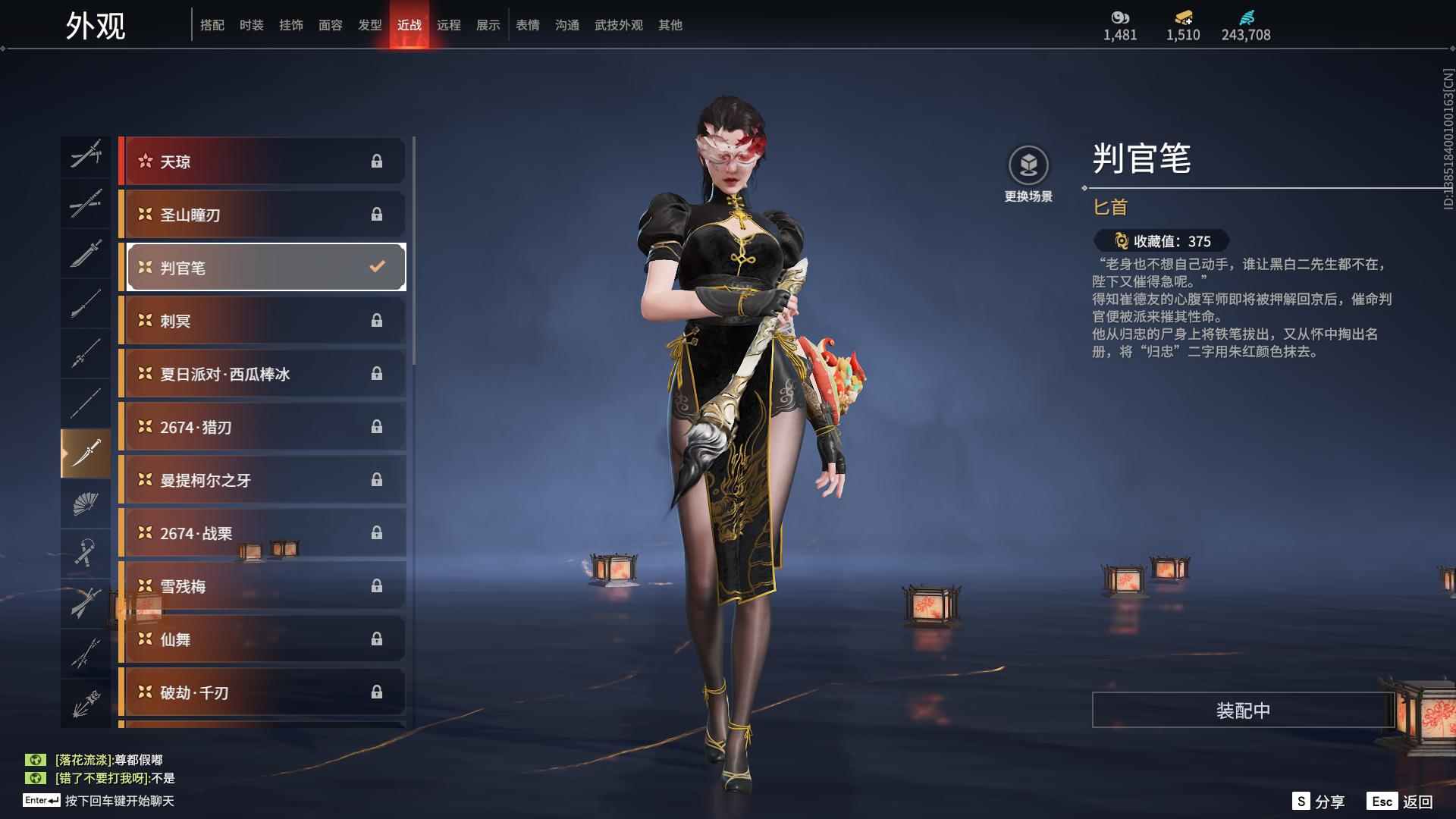The height and width of the screenshot is (819, 1456).
Task: Toggle the equipped checkmark on 判官笔
Action: 375,266
